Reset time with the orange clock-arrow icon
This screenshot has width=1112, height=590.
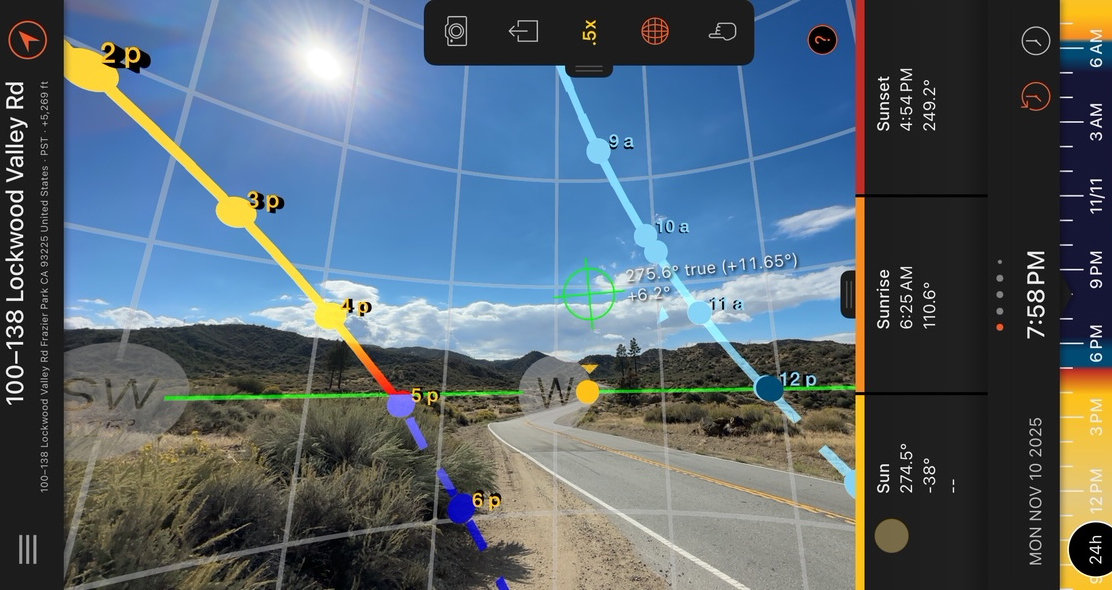(1036, 96)
